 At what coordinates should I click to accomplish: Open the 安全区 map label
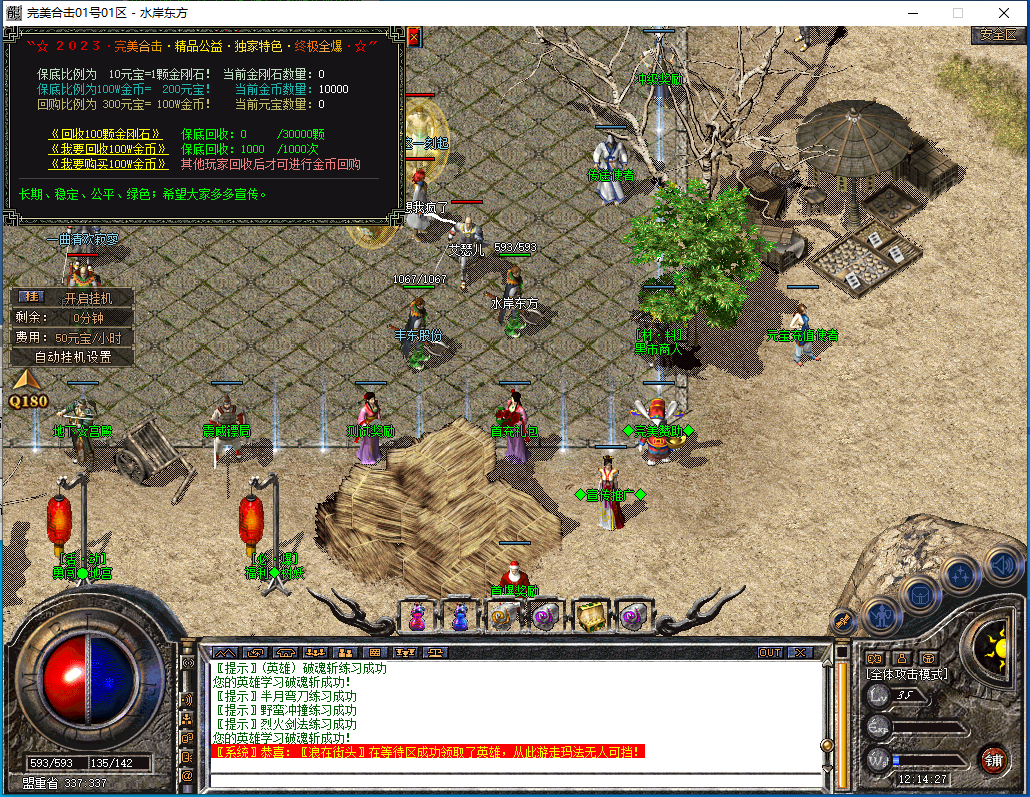pyautogui.click(x=998, y=34)
